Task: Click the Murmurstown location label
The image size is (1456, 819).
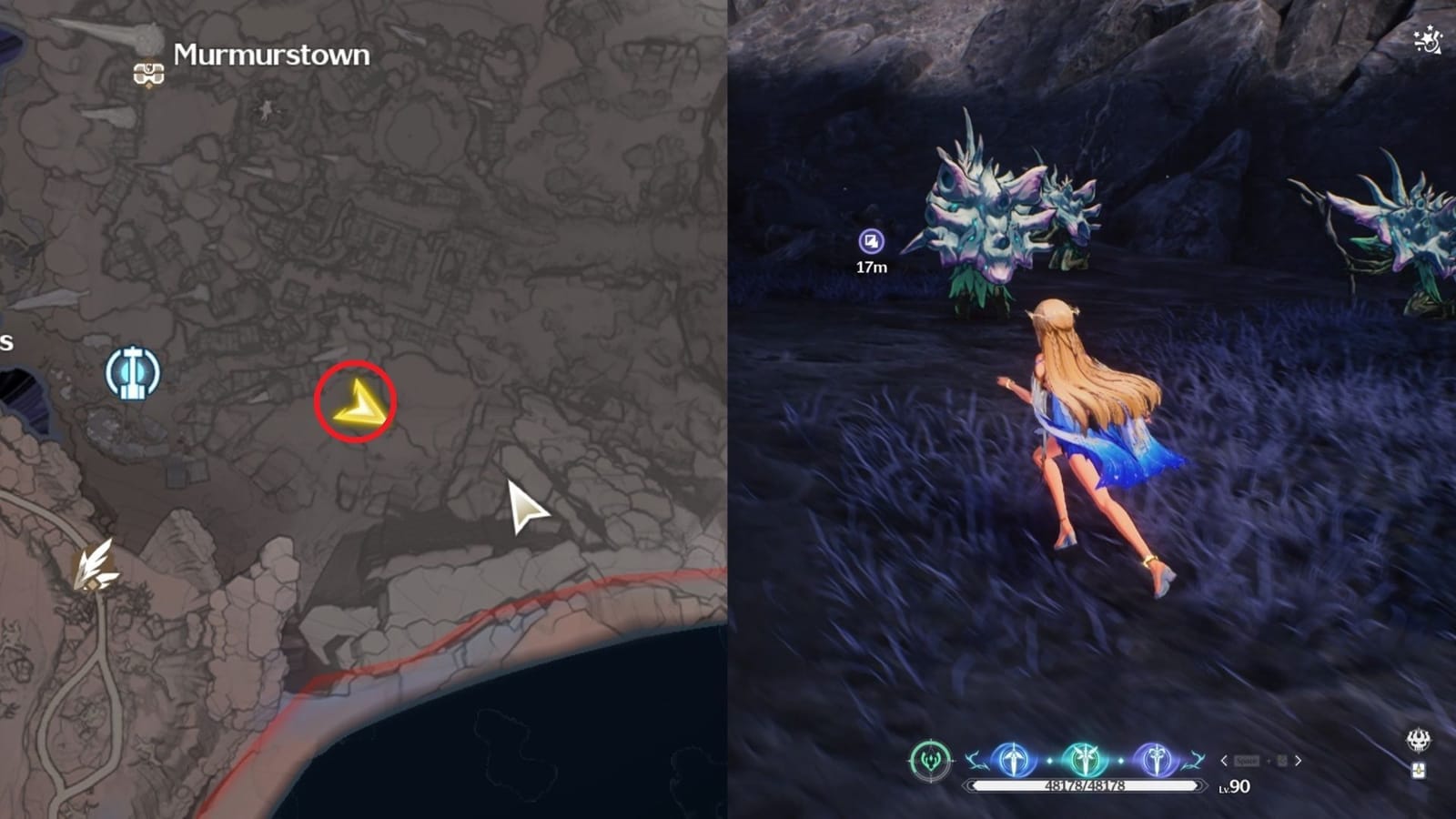Action: 270,53
